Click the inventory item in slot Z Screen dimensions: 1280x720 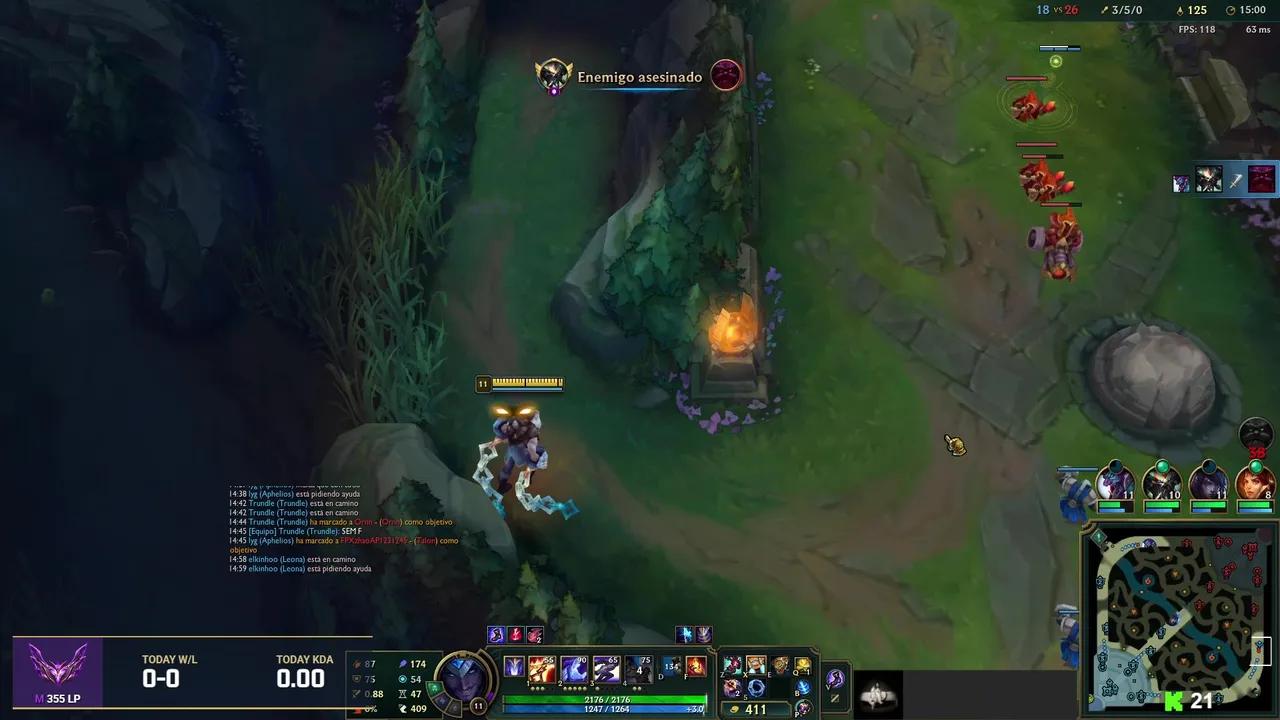click(732, 664)
